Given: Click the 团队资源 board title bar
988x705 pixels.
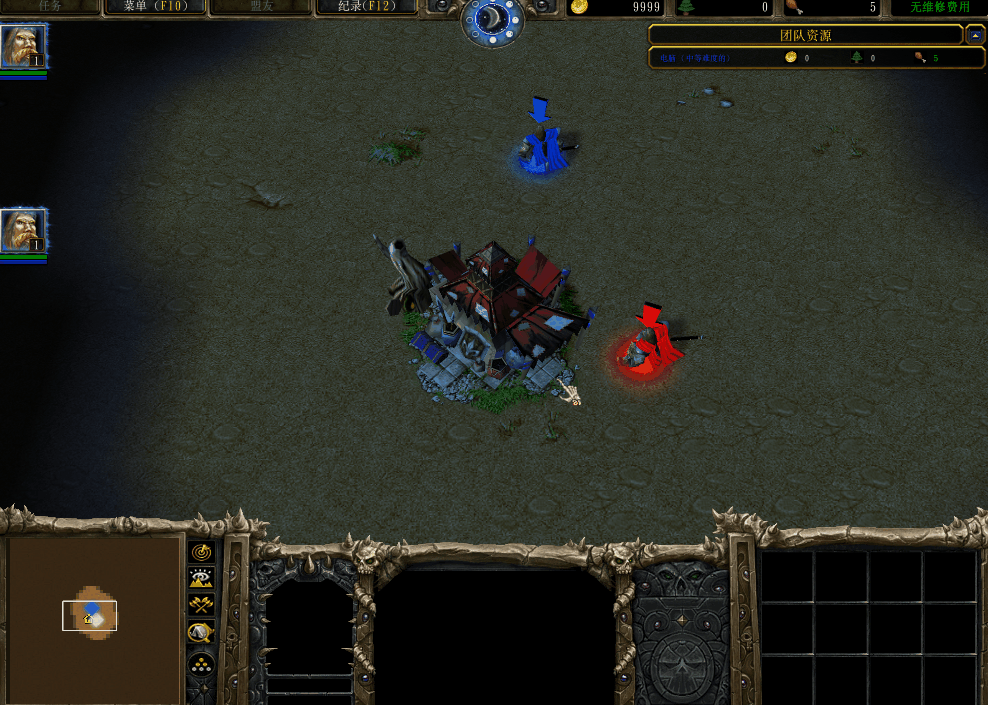Looking at the screenshot, I should point(805,35).
